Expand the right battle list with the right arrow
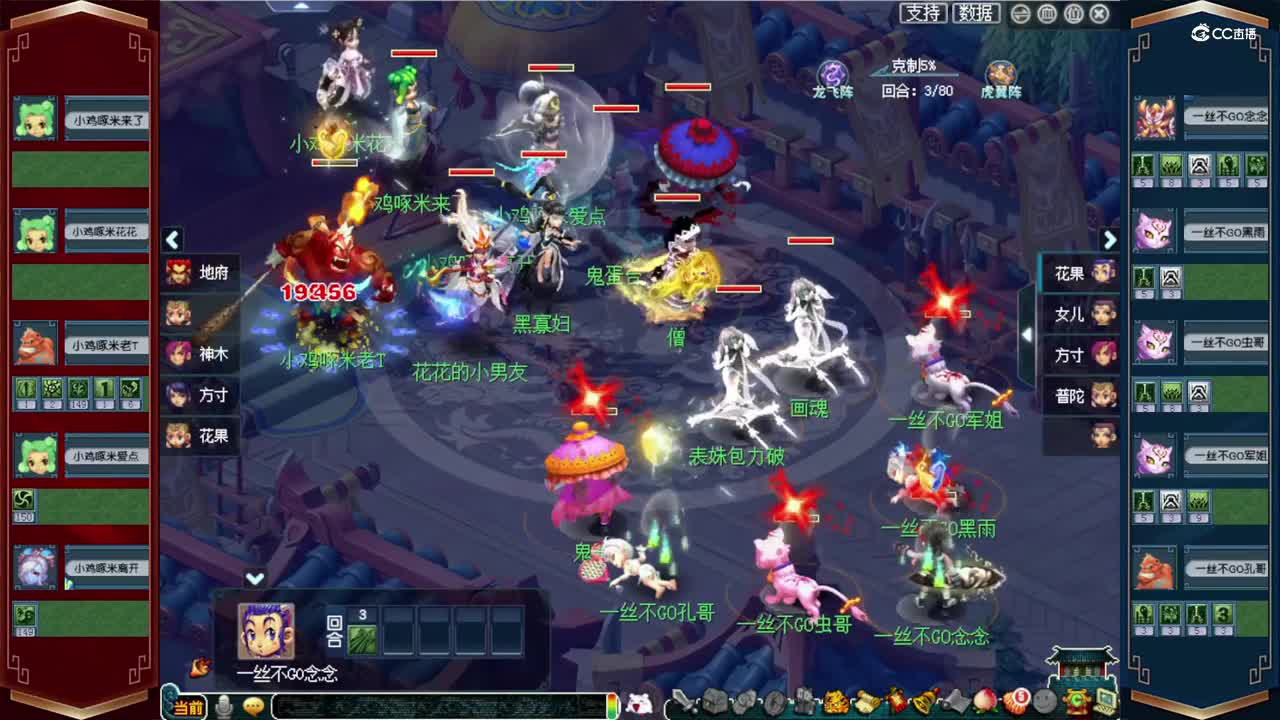1280x720 pixels. click(1110, 241)
